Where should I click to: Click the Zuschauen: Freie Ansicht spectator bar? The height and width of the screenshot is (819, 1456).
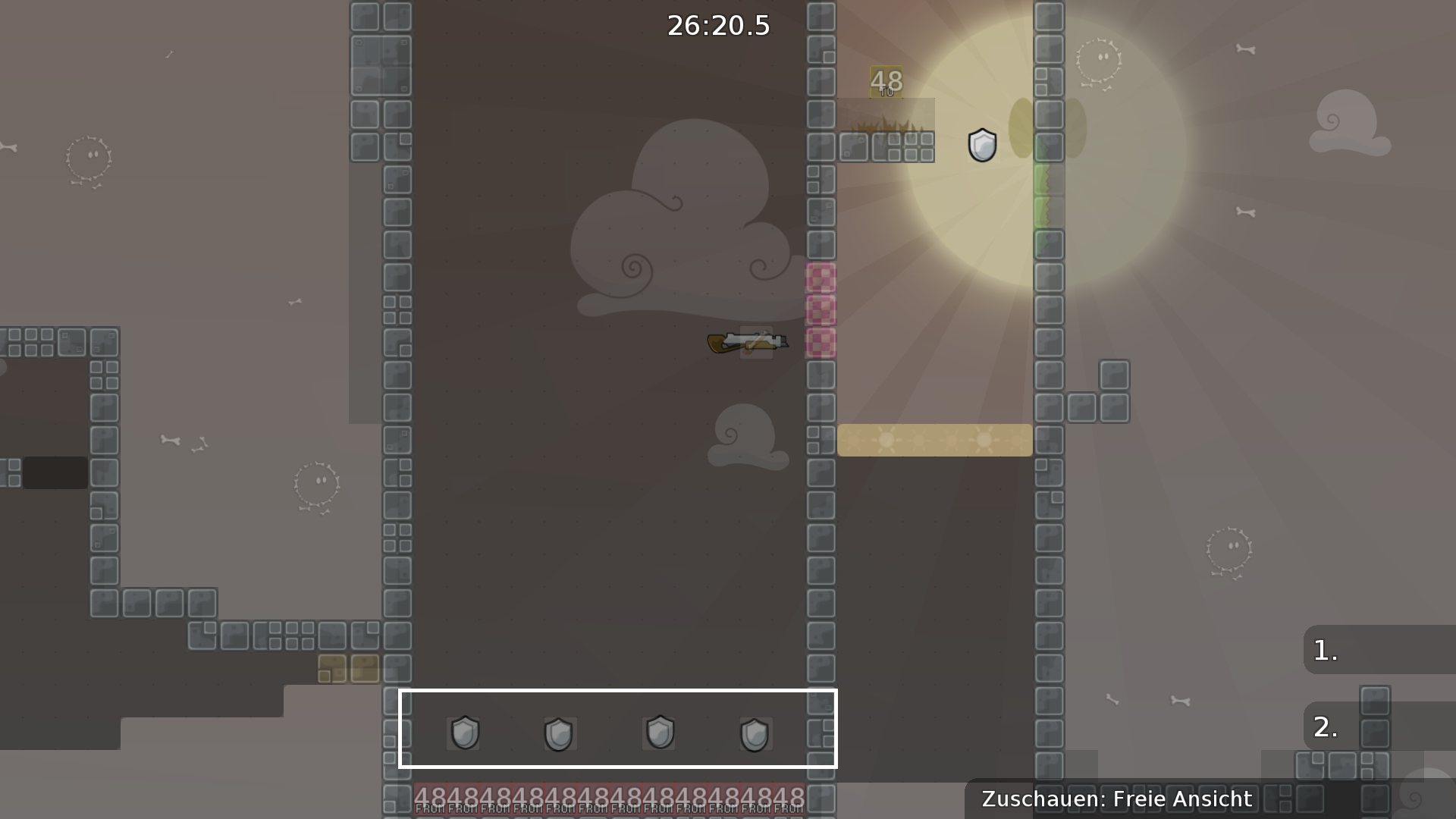click(1115, 799)
